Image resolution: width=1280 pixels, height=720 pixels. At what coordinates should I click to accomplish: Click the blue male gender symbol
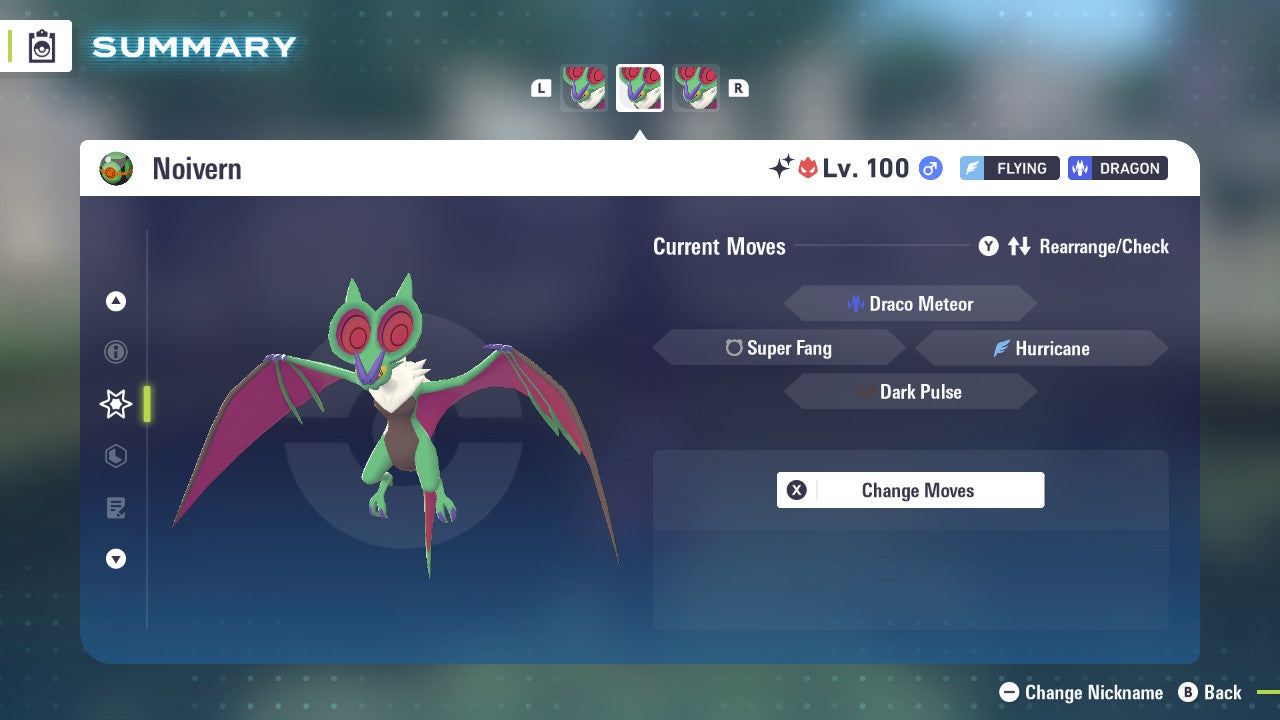pos(929,168)
